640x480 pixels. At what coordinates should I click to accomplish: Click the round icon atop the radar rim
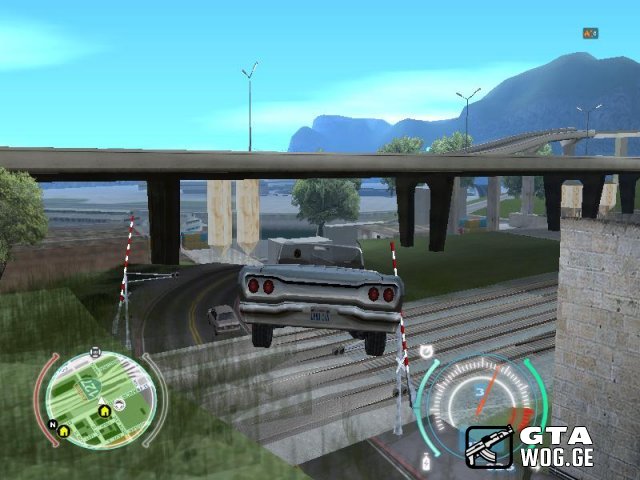(x=95, y=352)
